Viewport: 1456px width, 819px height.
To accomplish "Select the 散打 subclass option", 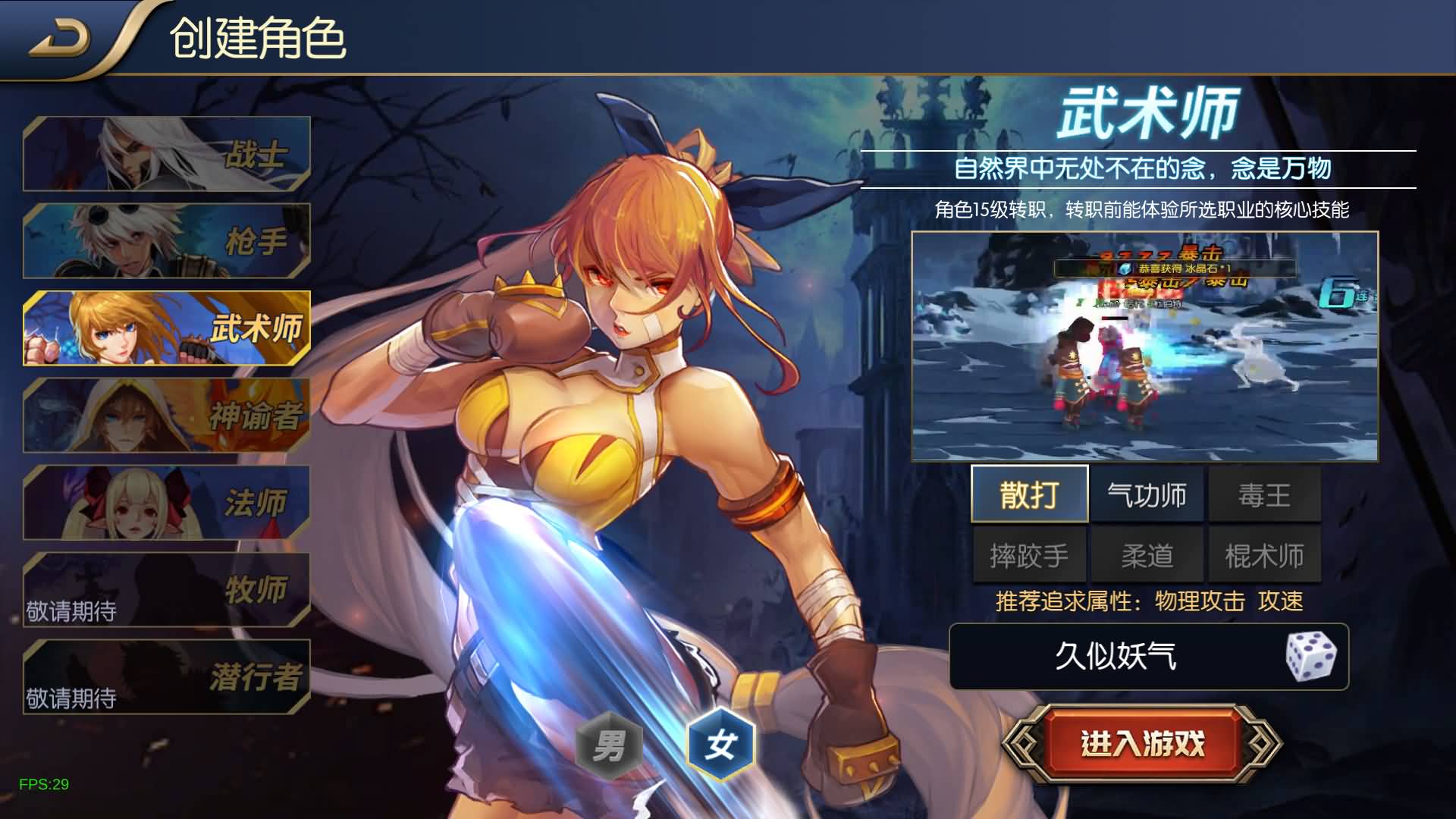I will 1029,494.
